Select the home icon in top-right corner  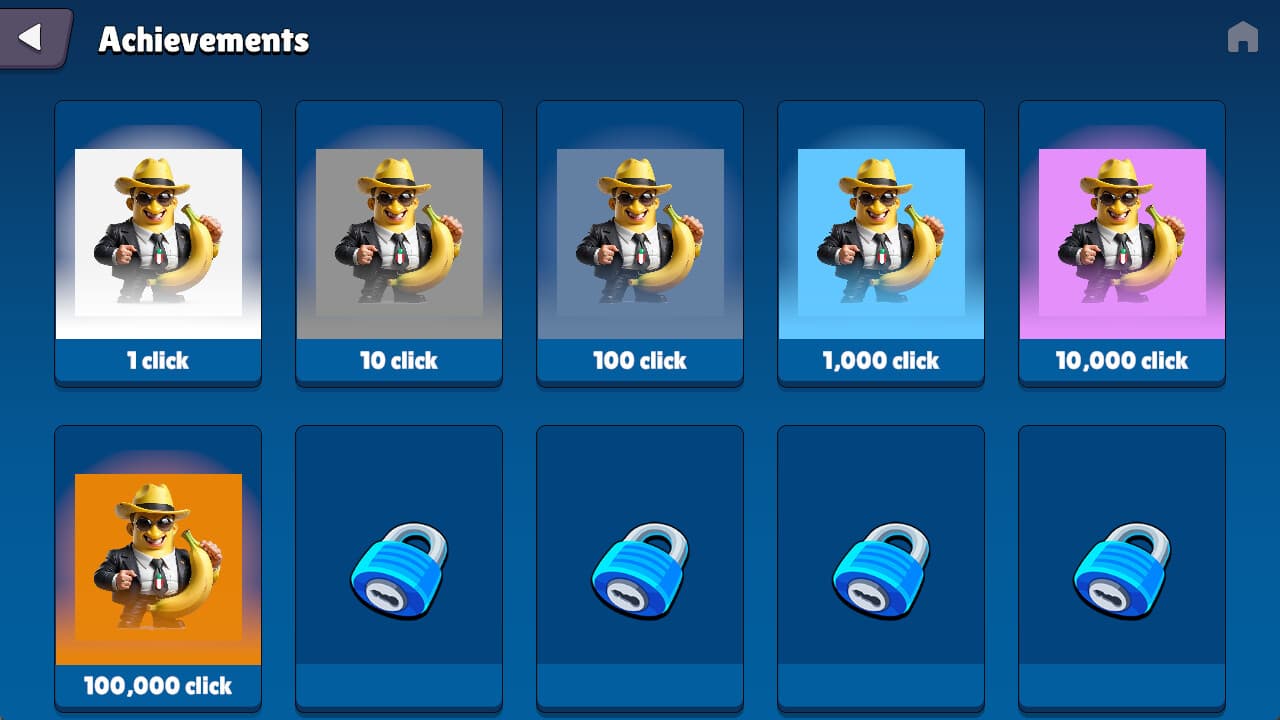click(1243, 36)
